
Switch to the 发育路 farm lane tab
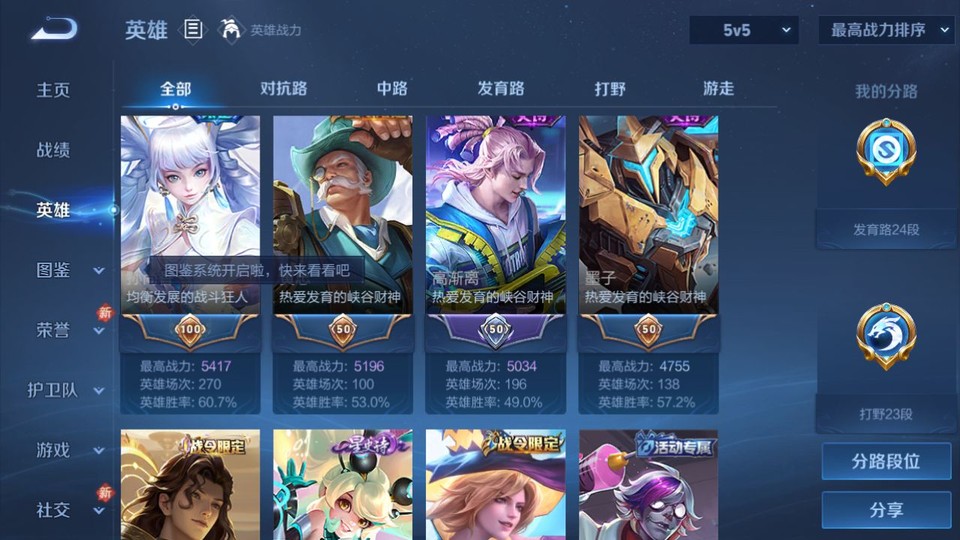click(x=501, y=88)
